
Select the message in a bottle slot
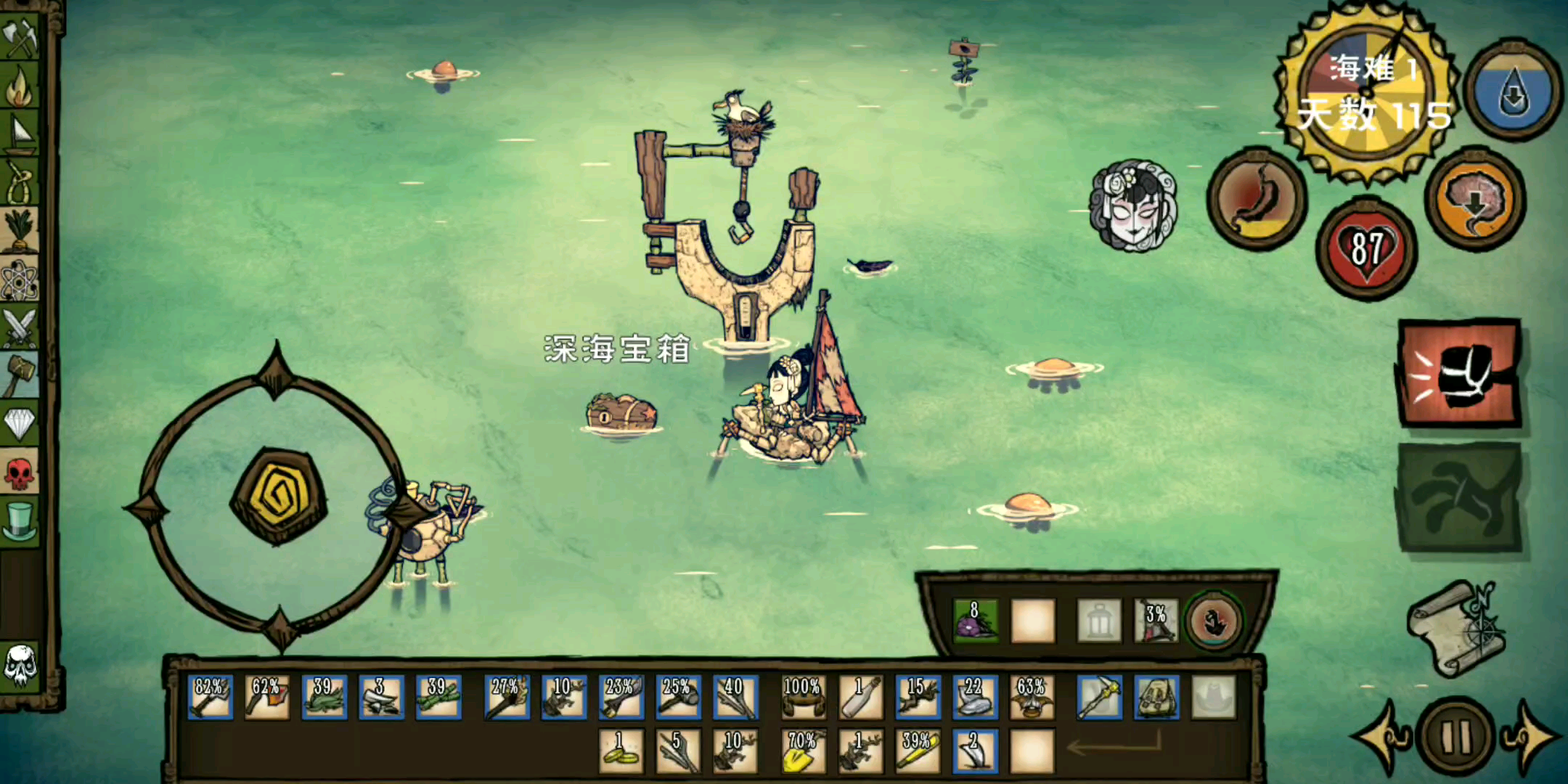tap(860, 698)
